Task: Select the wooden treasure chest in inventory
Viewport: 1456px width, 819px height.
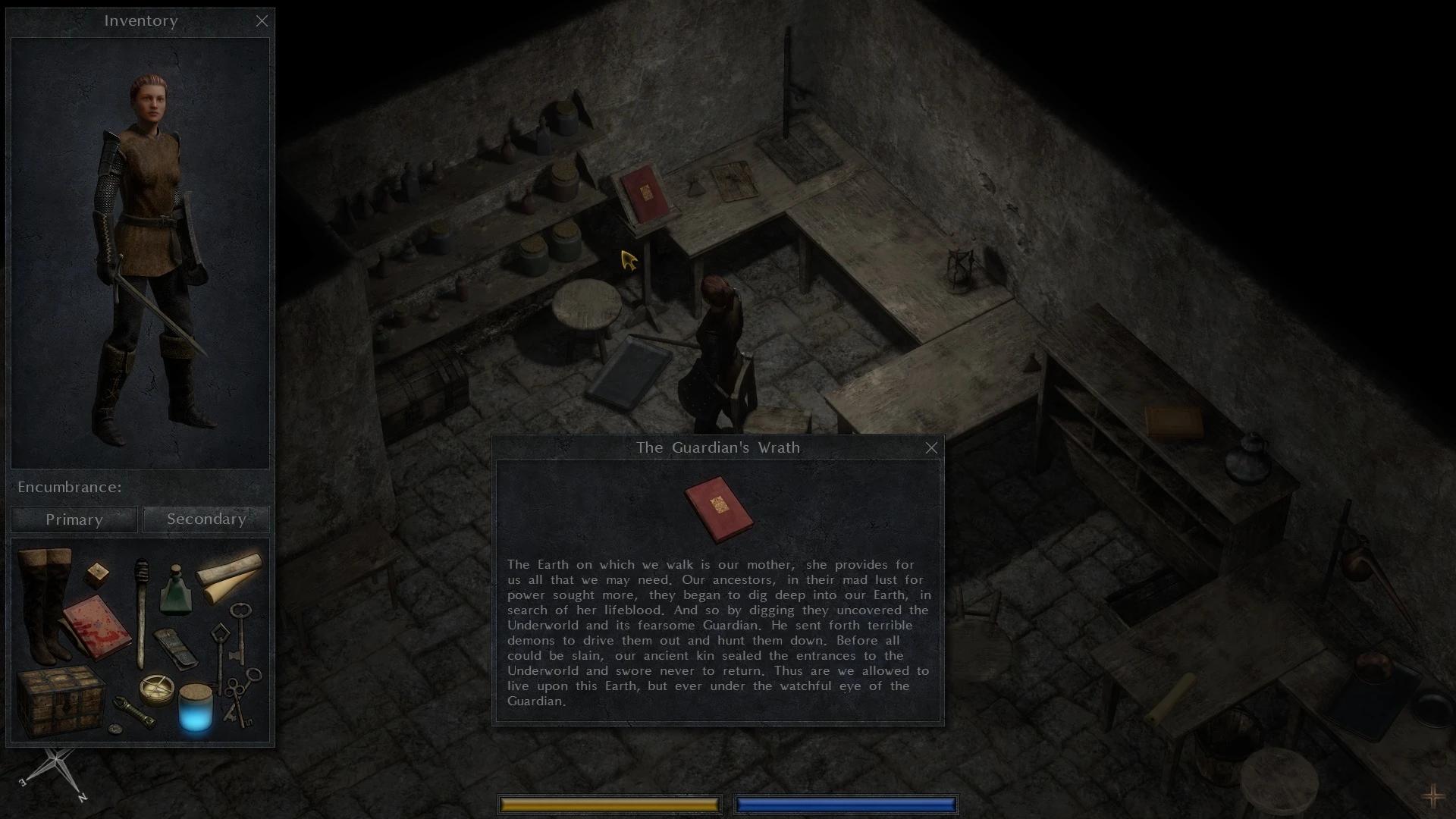Action: 59,699
